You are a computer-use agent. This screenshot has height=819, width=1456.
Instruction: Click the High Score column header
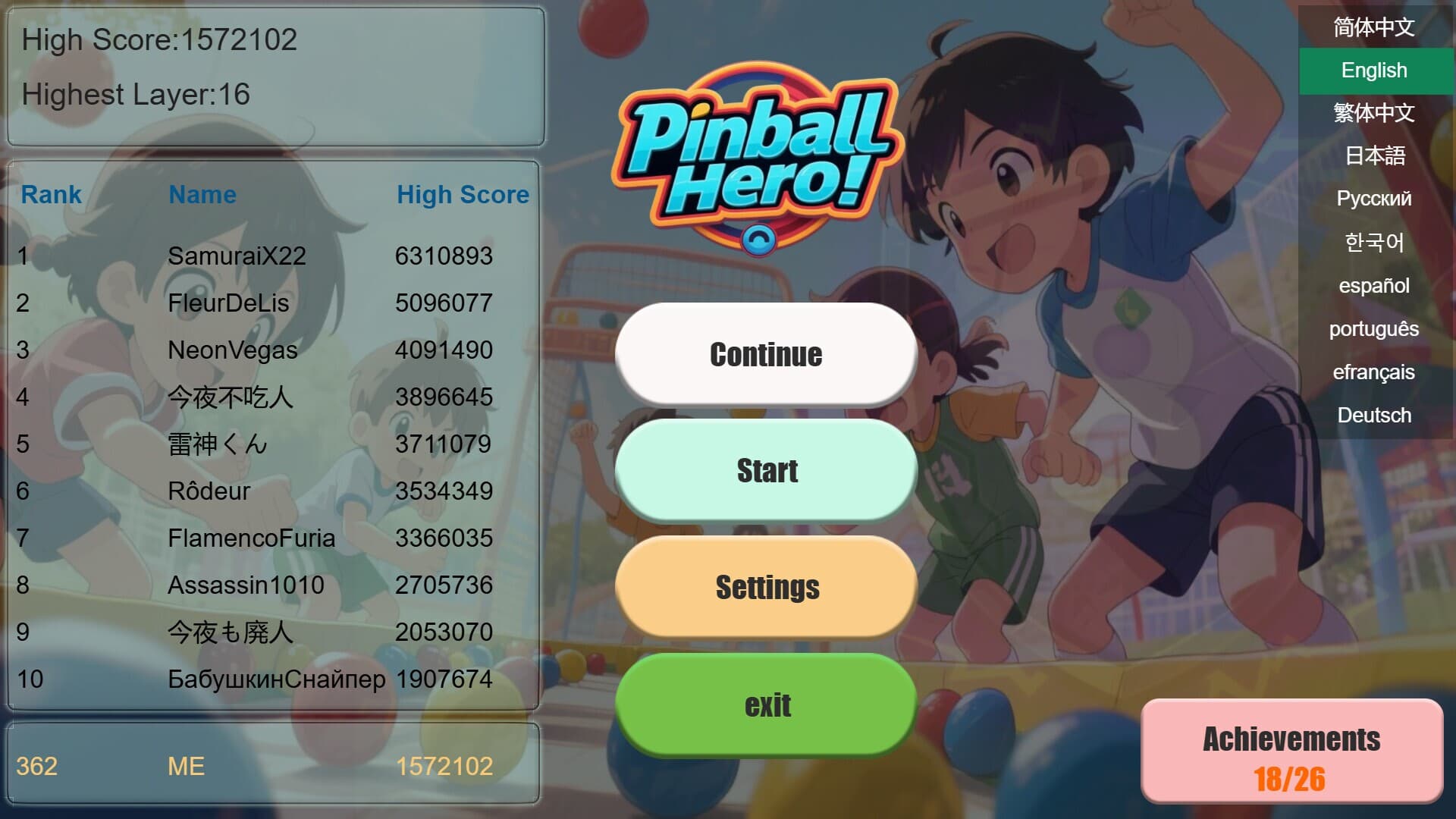point(463,195)
